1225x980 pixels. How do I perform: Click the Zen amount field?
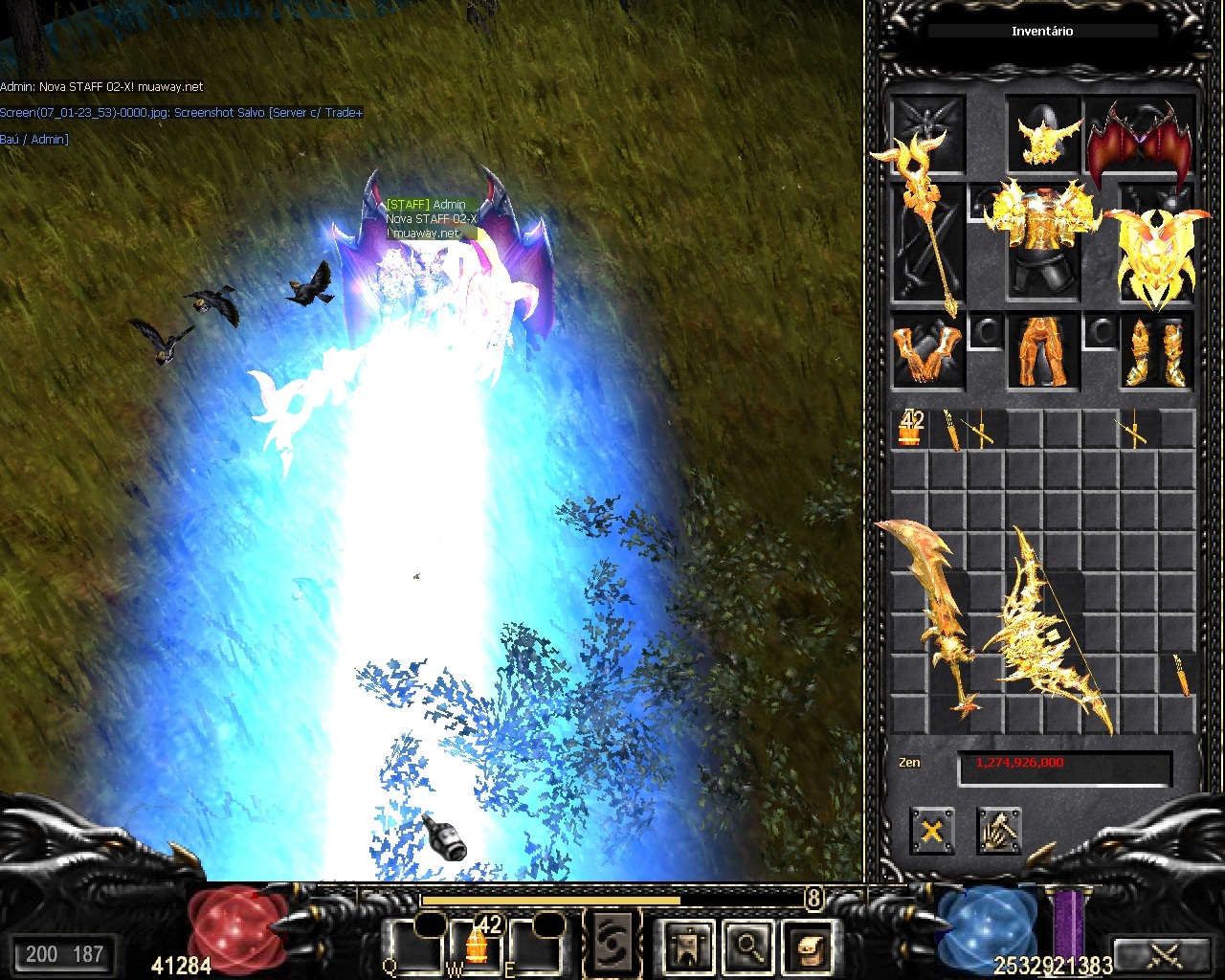coord(1064,765)
